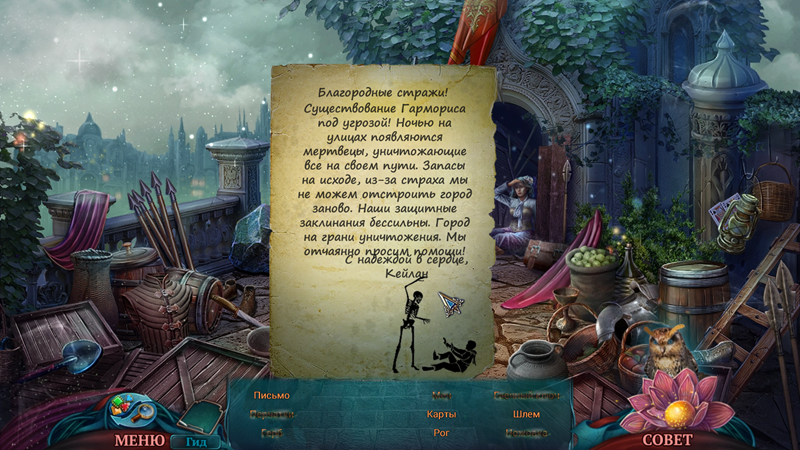Select Рог in the item list
This screenshot has width=800, height=450.
pos(441,433)
